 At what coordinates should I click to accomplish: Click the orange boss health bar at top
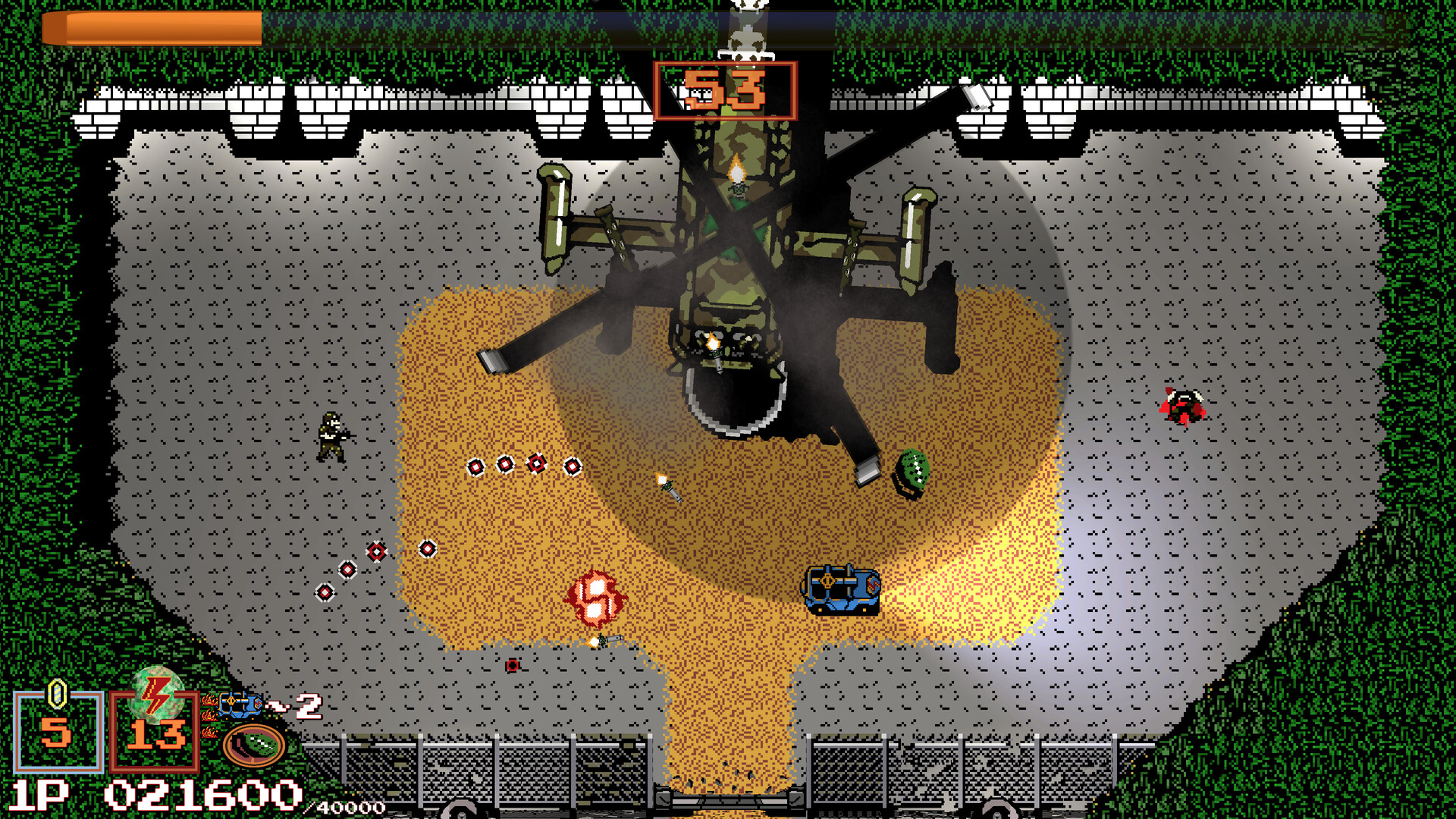152,29
